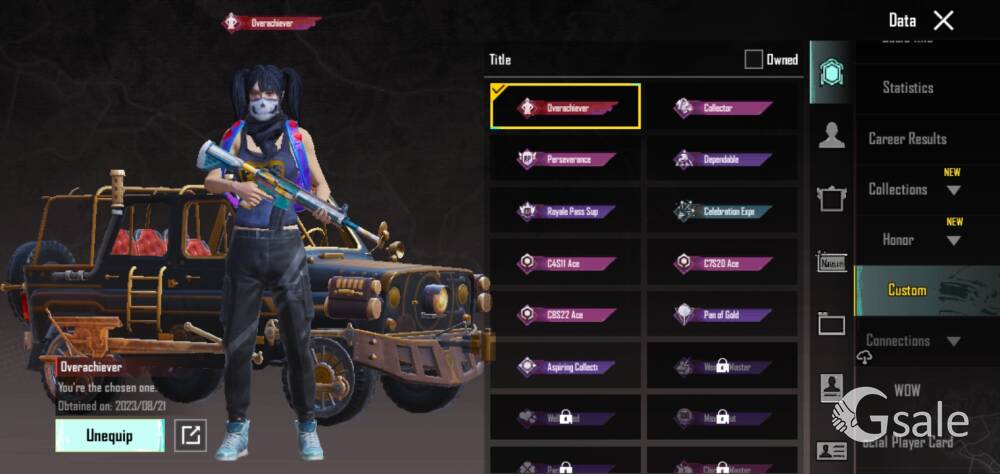Choose the Aspiring Collector title
This screenshot has height=474, width=1000.
click(565, 367)
